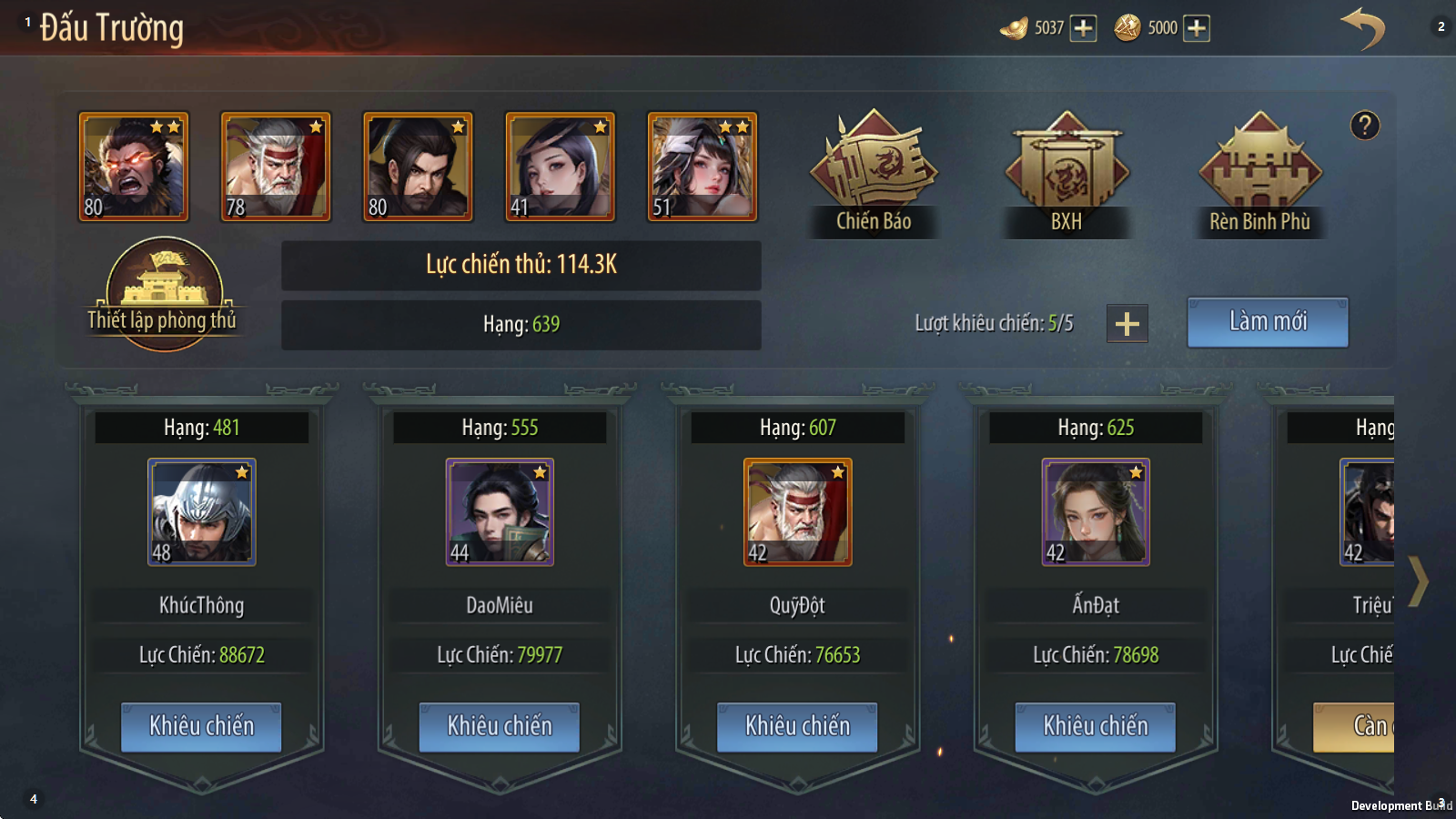This screenshot has width=1456, height=819.
Task: Select the level 41 dark-haired heroine portrait
Action: tap(560, 167)
